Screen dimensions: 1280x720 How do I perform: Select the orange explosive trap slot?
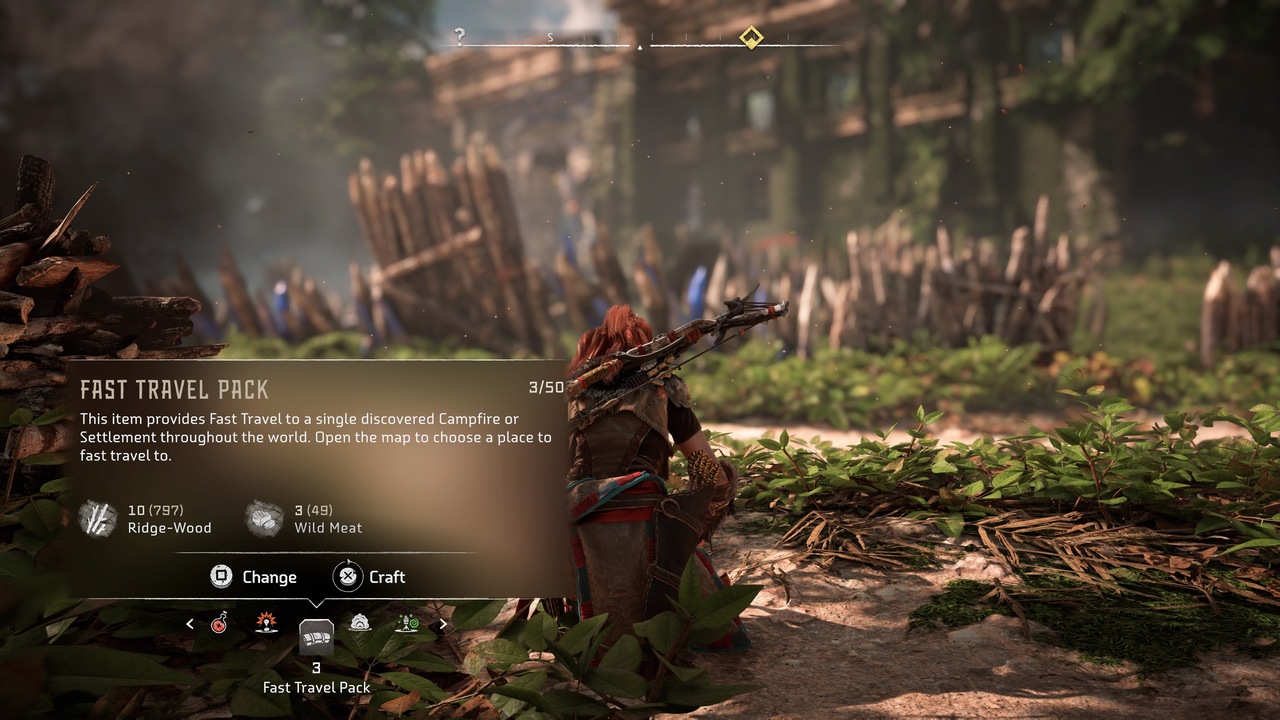tap(266, 623)
